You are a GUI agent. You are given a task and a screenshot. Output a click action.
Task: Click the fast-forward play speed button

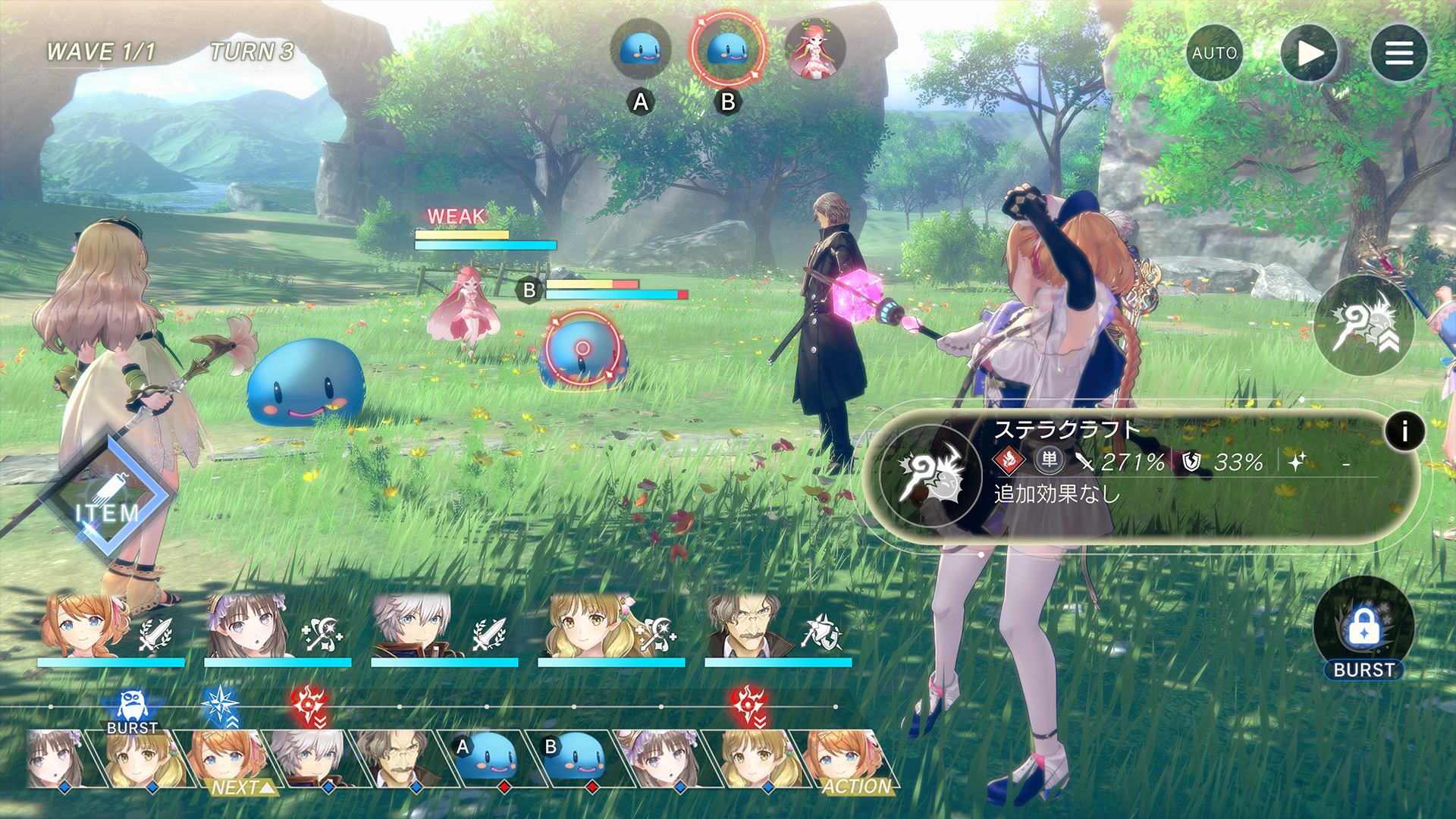1309,53
